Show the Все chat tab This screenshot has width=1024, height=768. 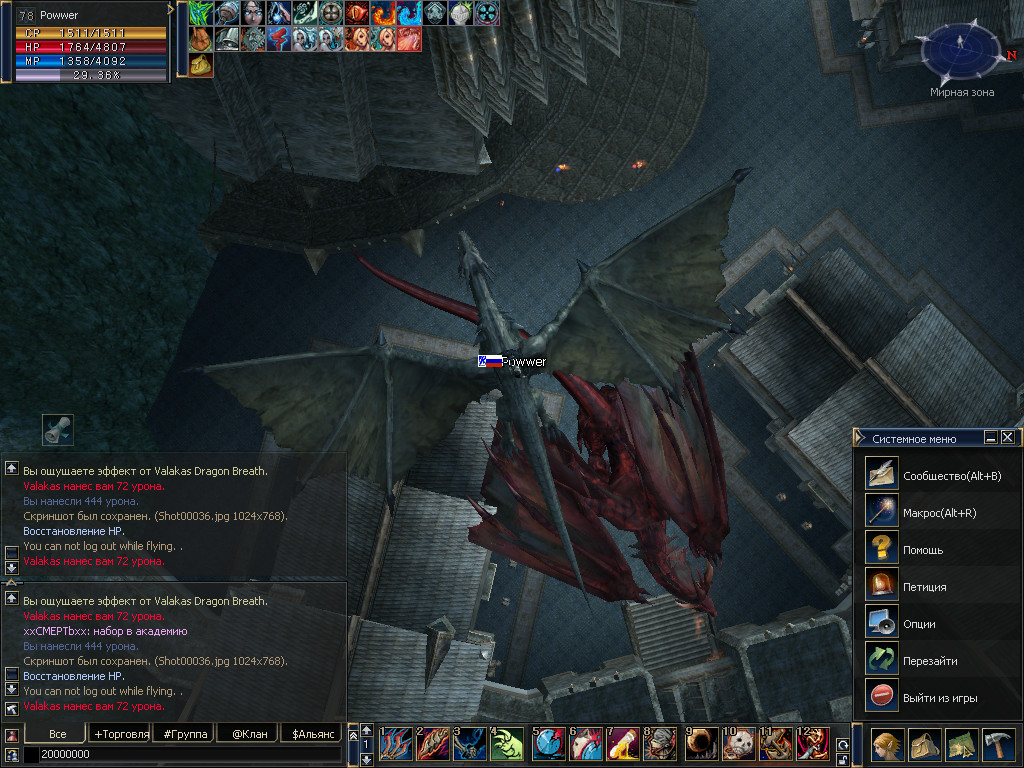coord(57,734)
